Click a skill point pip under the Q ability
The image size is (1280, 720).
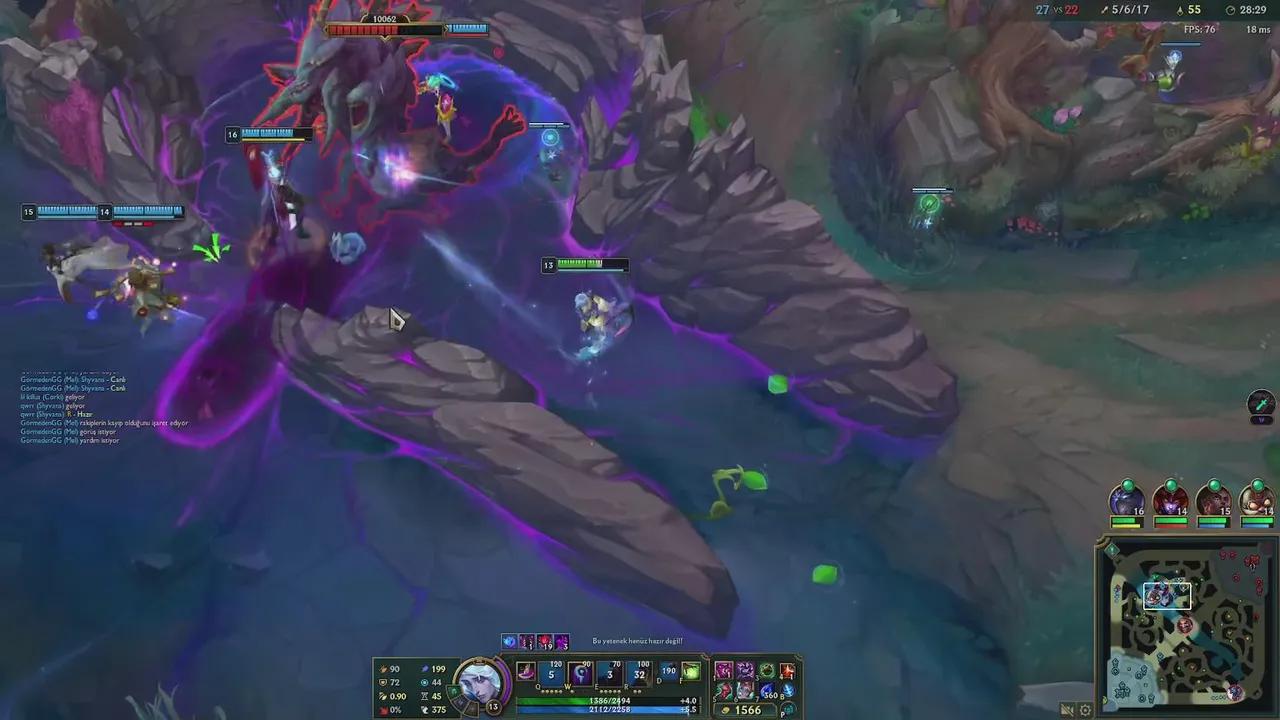tap(547, 690)
